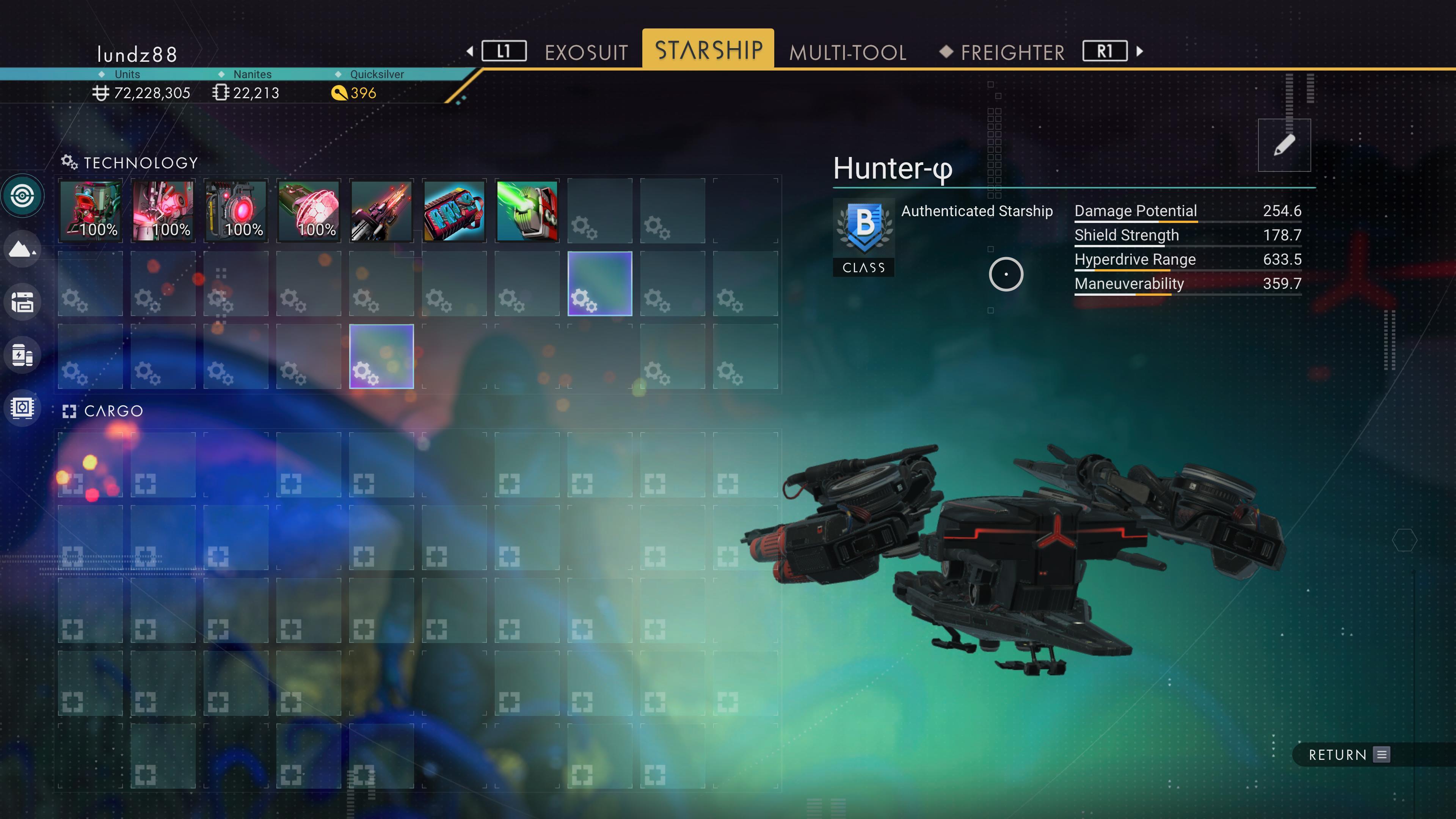This screenshot has width=1456, height=819.
Task: Select the canisters sidebar filter icon
Action: (x=23, y=355)
